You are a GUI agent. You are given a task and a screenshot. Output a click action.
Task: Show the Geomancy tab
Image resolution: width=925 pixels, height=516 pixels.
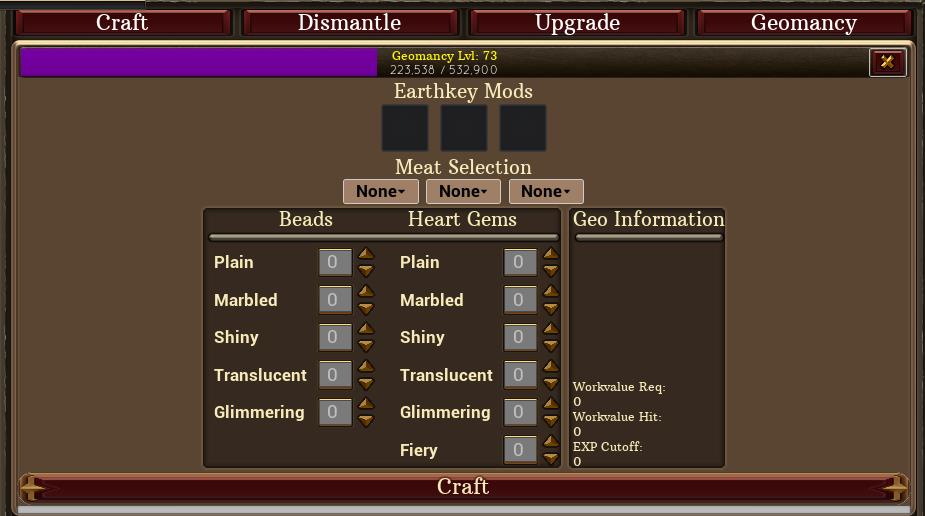pyautogui.click(x=803, y=23)
